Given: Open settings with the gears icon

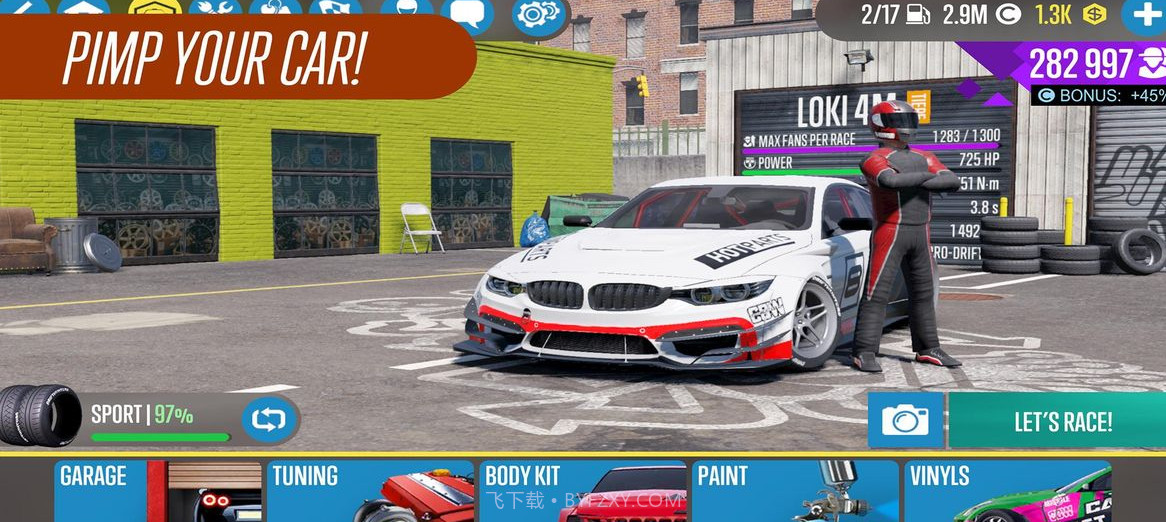Looking at the screenshot, I should click(540, 12).
